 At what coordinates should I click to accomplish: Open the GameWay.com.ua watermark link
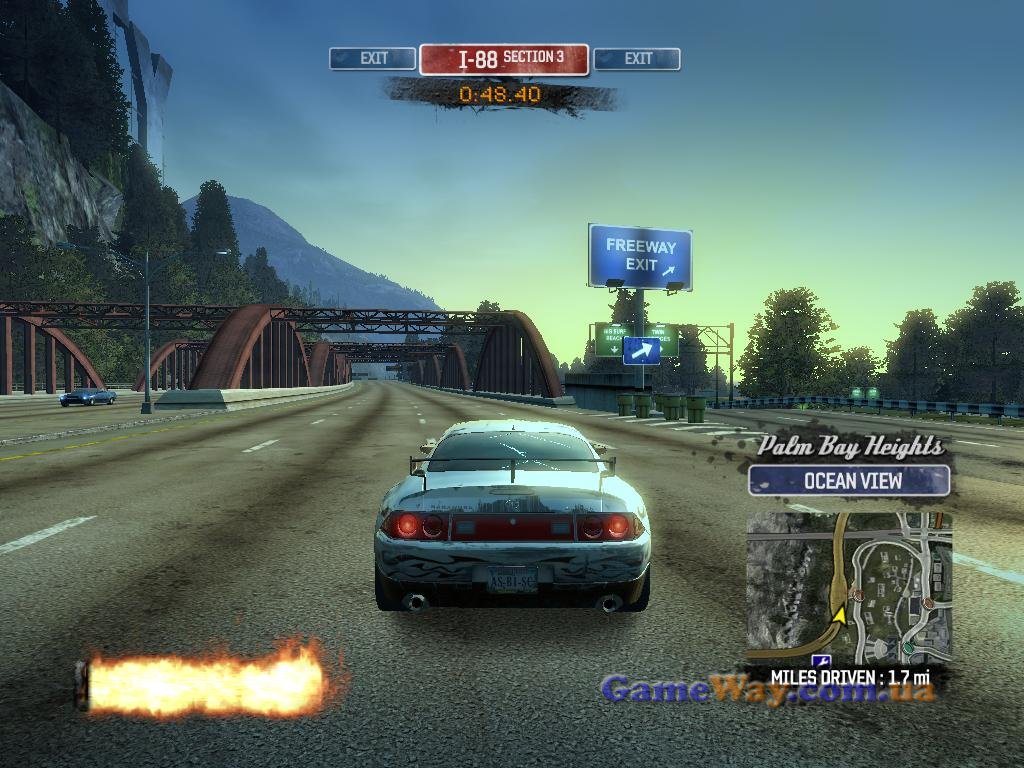[767, 689]
